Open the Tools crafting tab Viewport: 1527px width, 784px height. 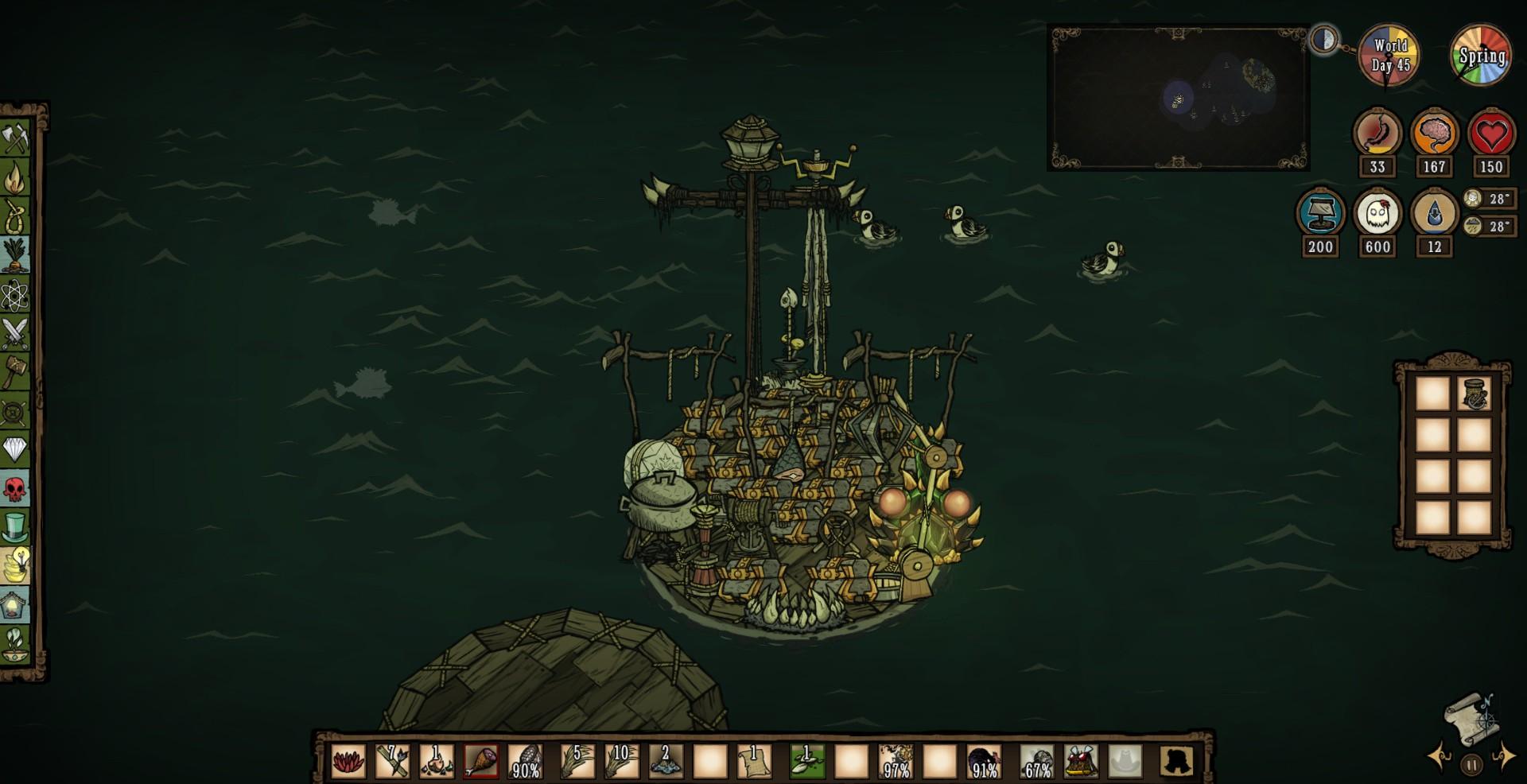[16, 139]
